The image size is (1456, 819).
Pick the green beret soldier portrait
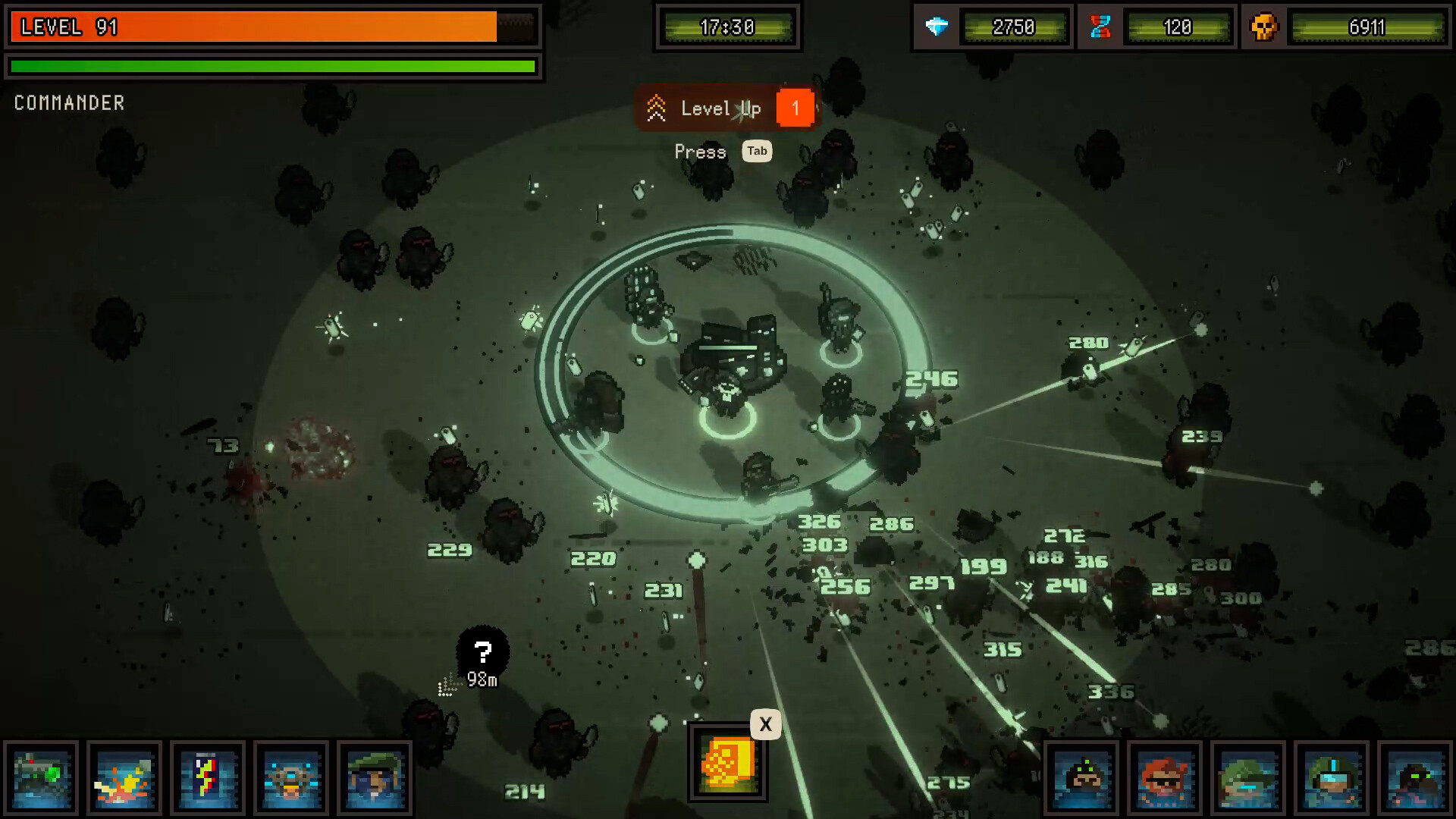[375, 778]
